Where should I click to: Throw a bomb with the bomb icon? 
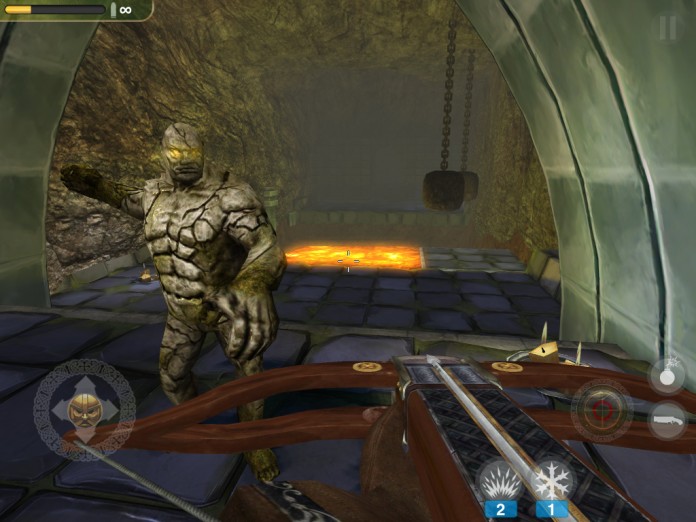point(667,376)
